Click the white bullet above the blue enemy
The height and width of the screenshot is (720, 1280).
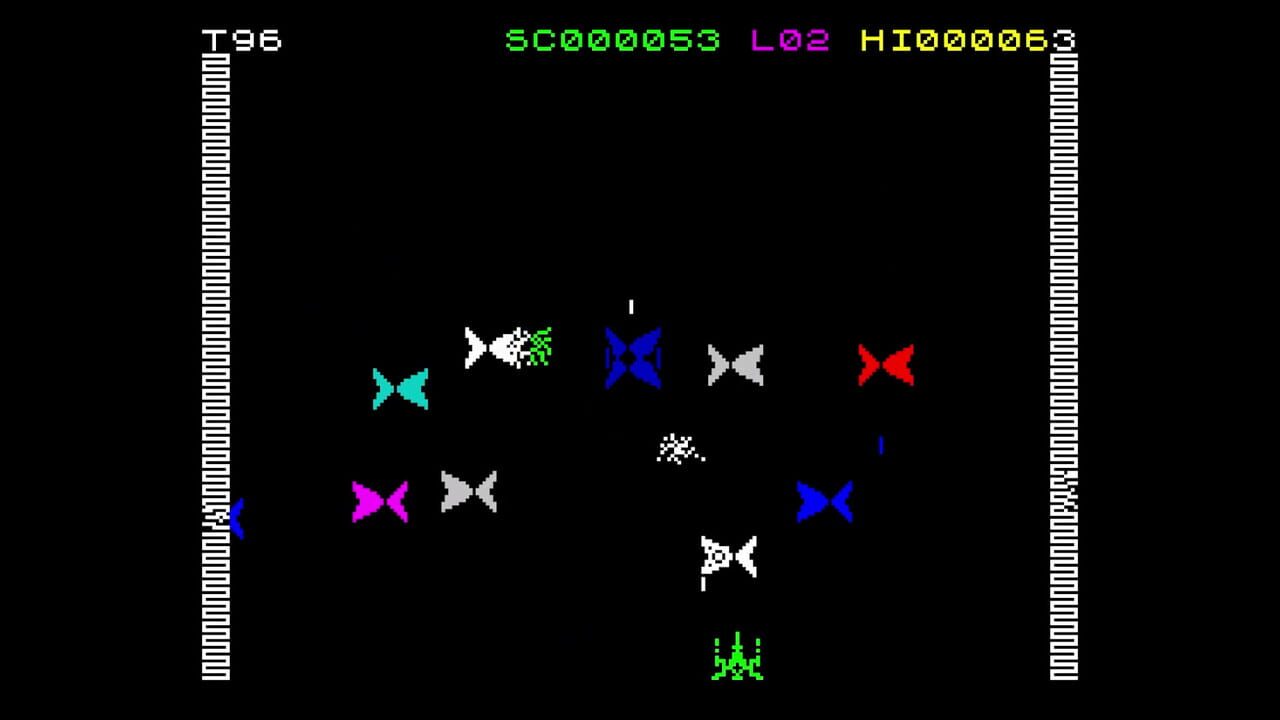coord(630,308)
